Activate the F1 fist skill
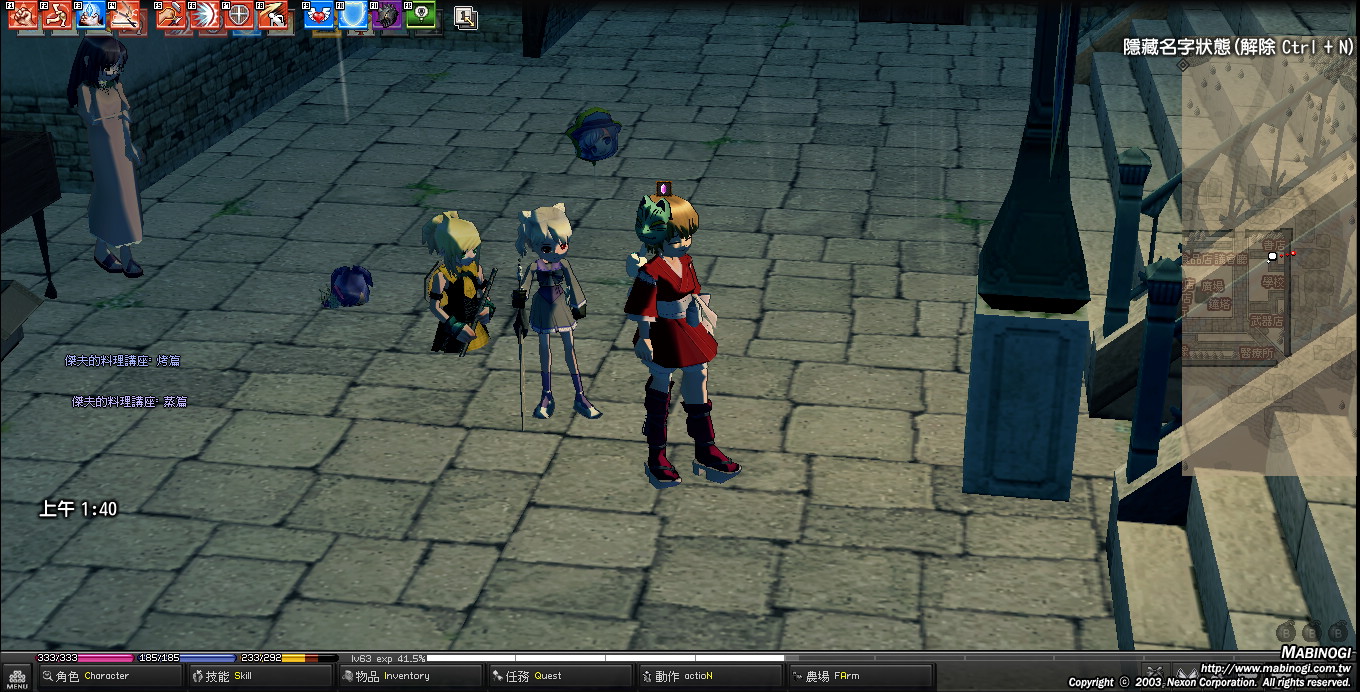The width and height of the screenshot is (1360, 692). tap(23, 15)
